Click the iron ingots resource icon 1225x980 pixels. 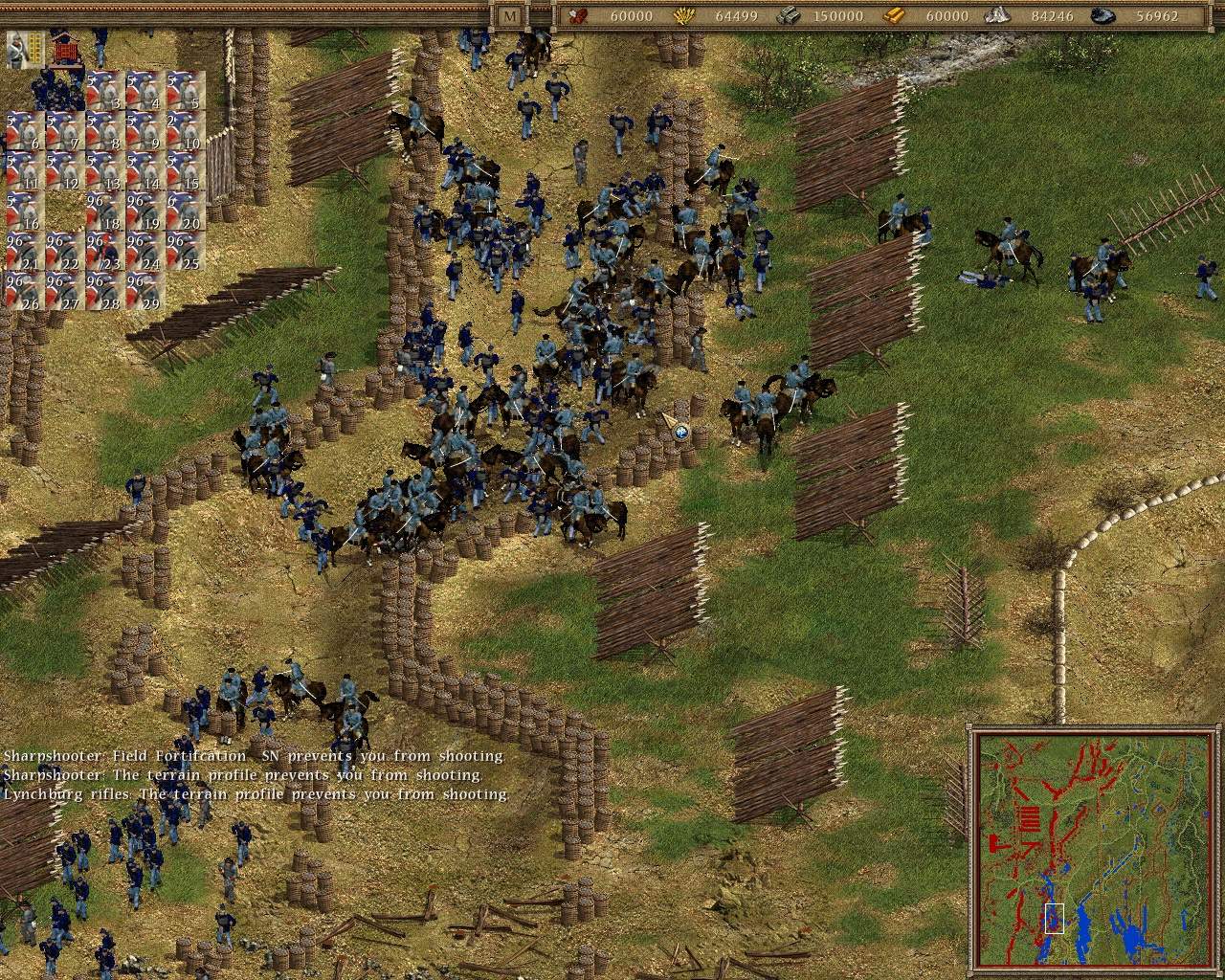tap(790, 16)
